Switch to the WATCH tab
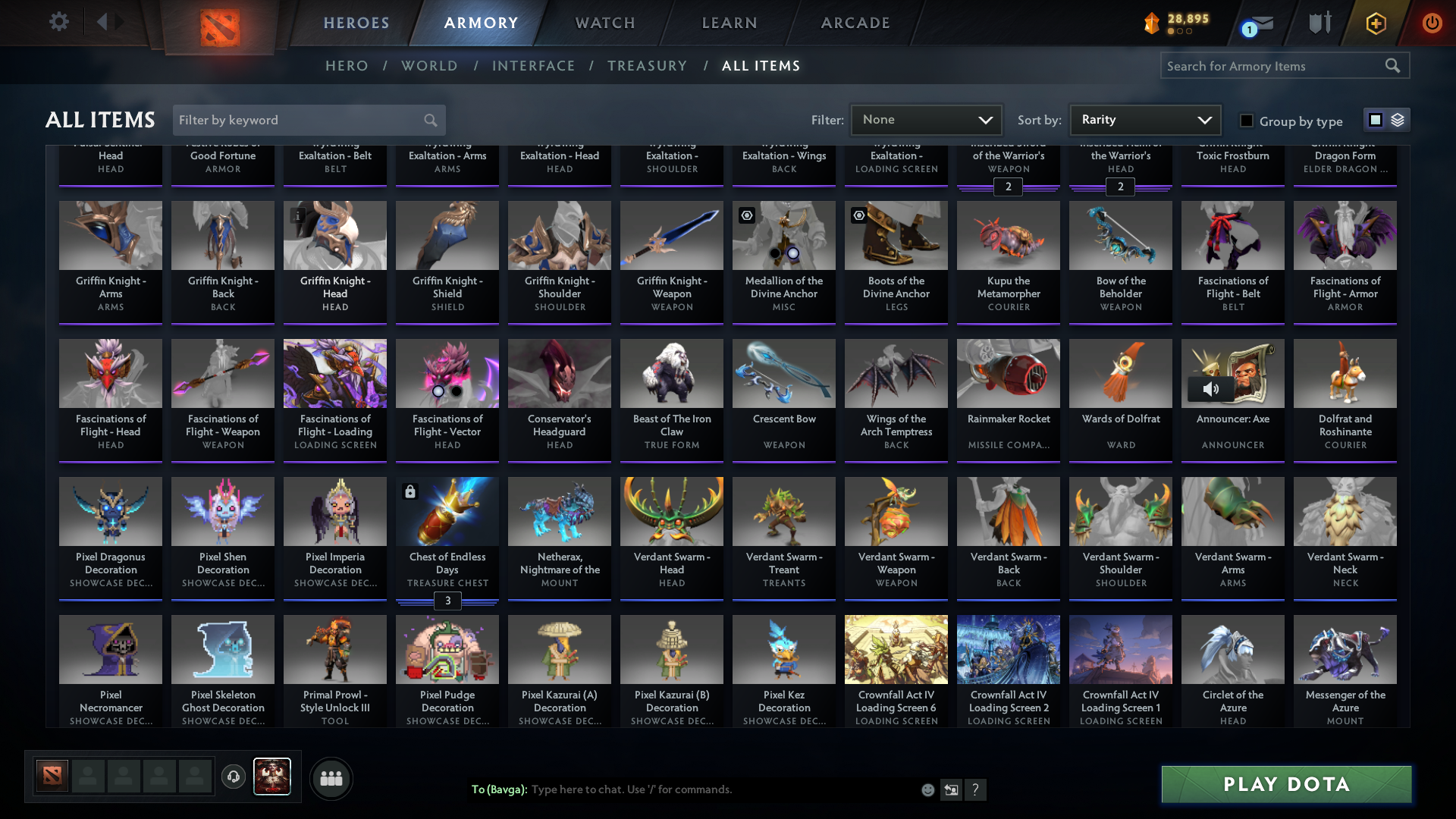The image size is (1456, 819). pos(604,23)
